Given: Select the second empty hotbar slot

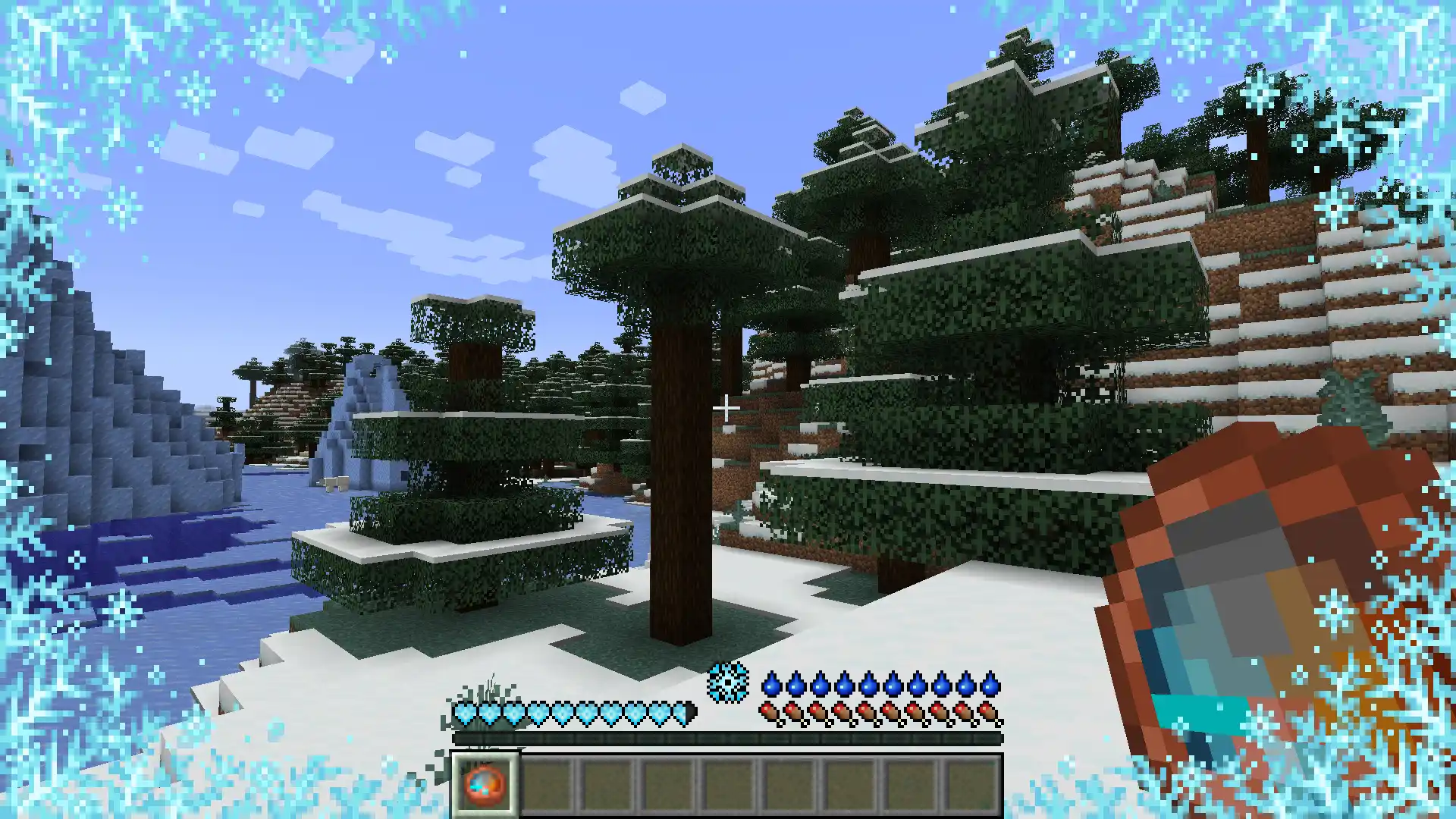Looking at the screenshot, I should pos(548,785).
